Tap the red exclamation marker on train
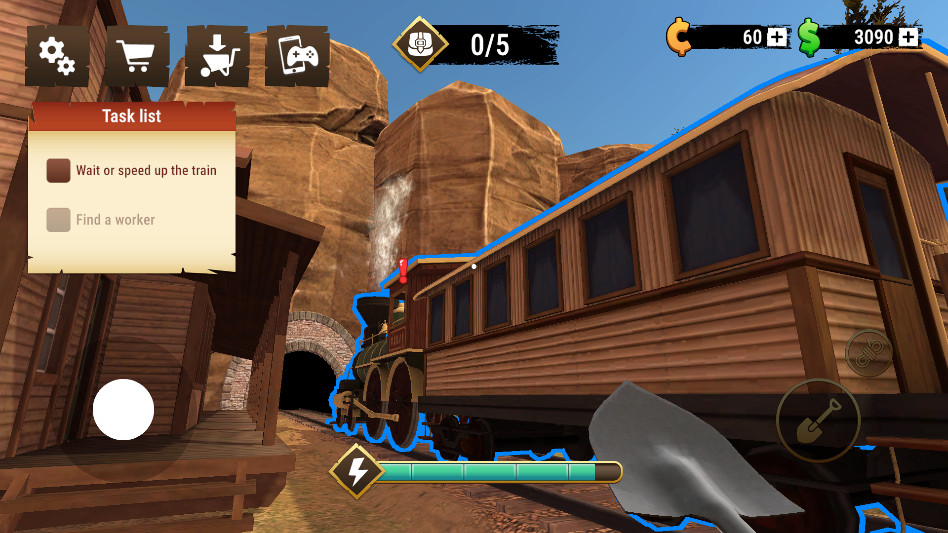 point(403,270)
